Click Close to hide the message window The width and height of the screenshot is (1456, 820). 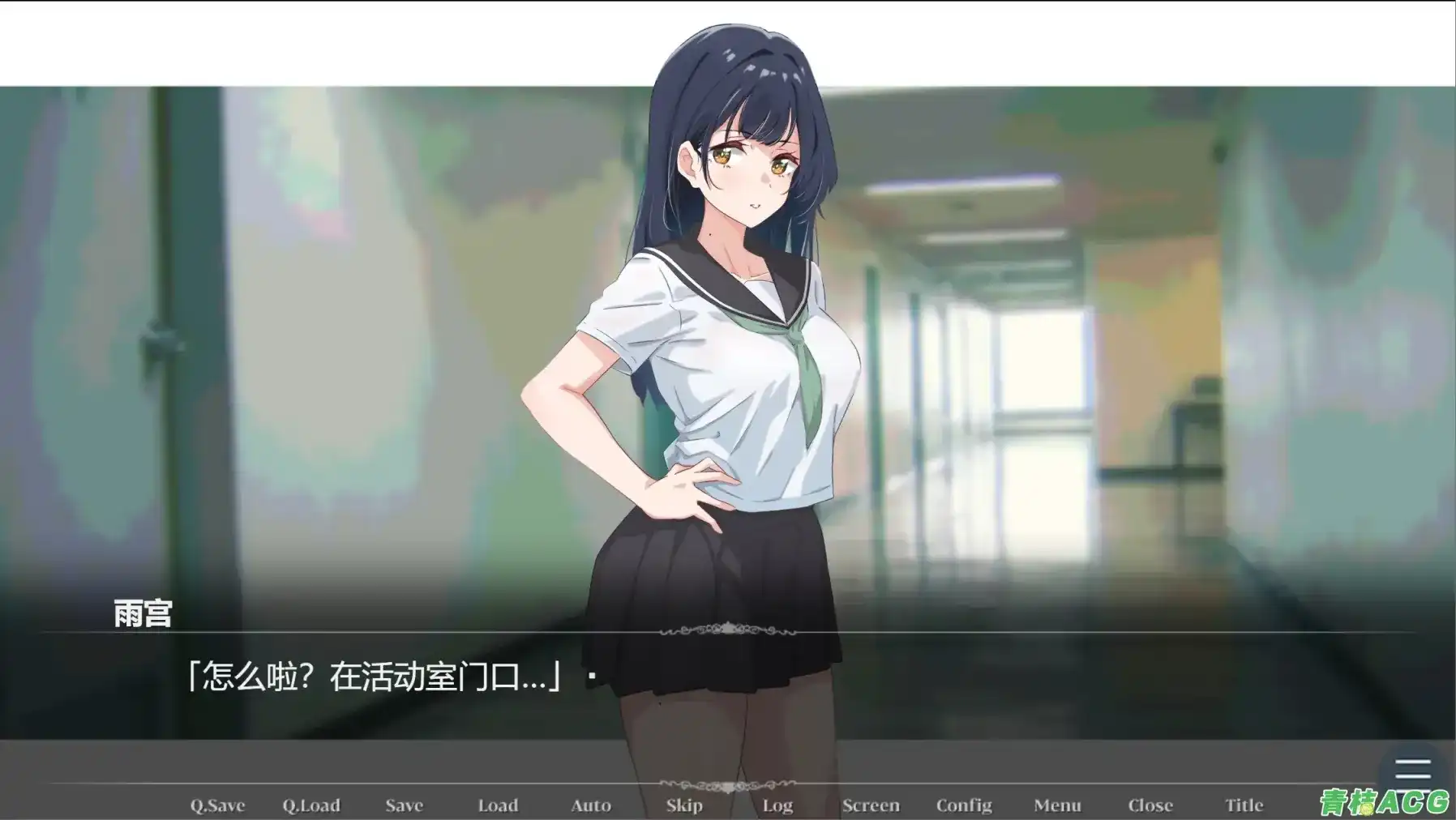coord(1150,805)
